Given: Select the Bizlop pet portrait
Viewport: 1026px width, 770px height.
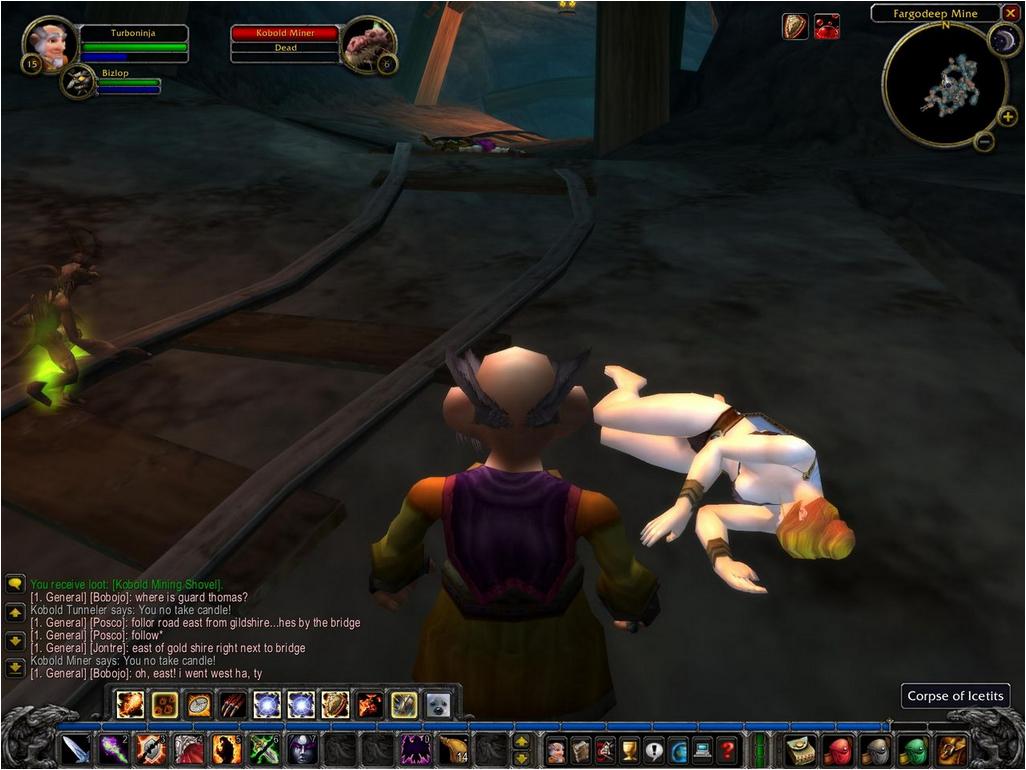Looking at the screenshot, I should (x=78, y=83).
